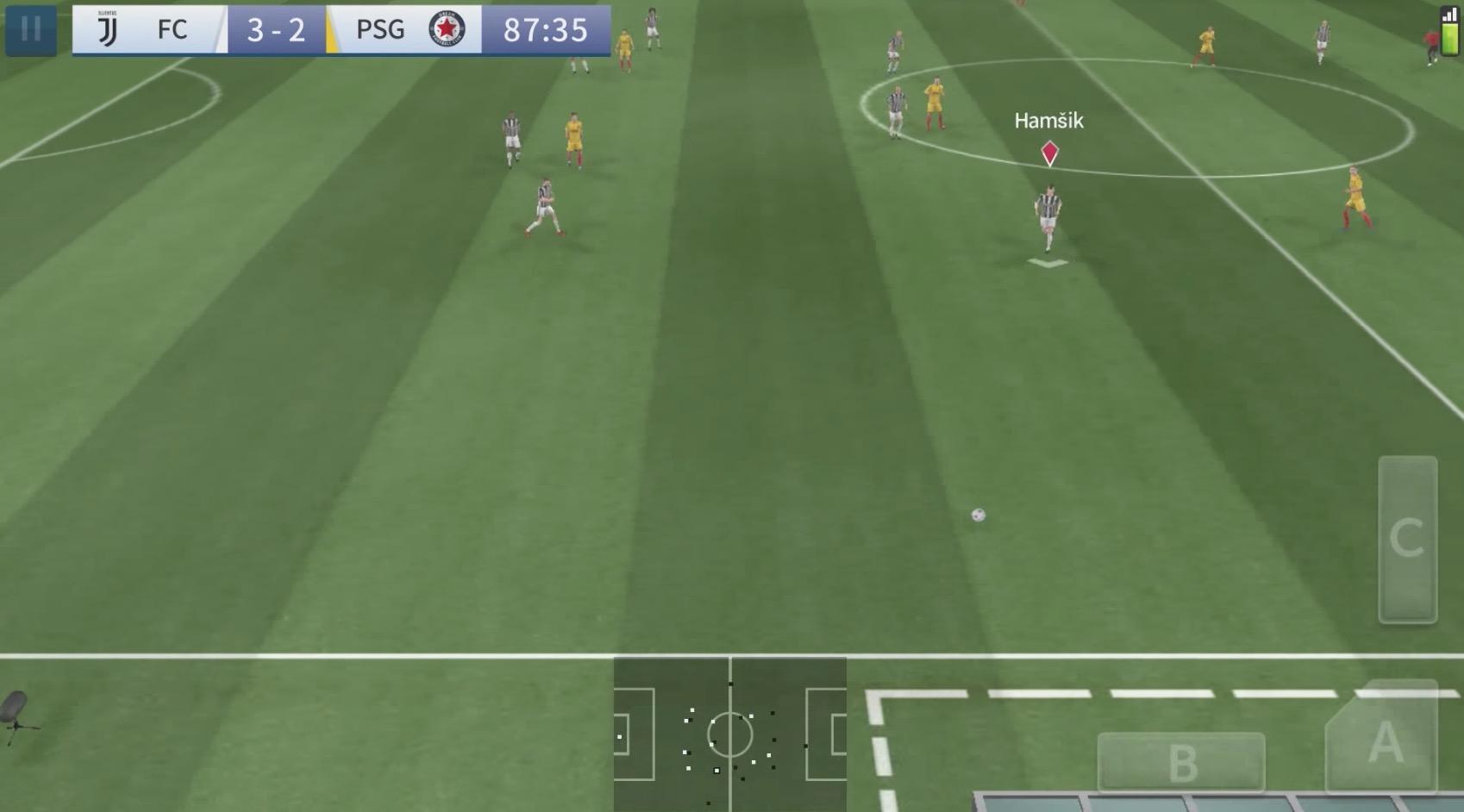
Task: Tap the Hamšik name text above the marker
Action: [x=1049, y=121]
